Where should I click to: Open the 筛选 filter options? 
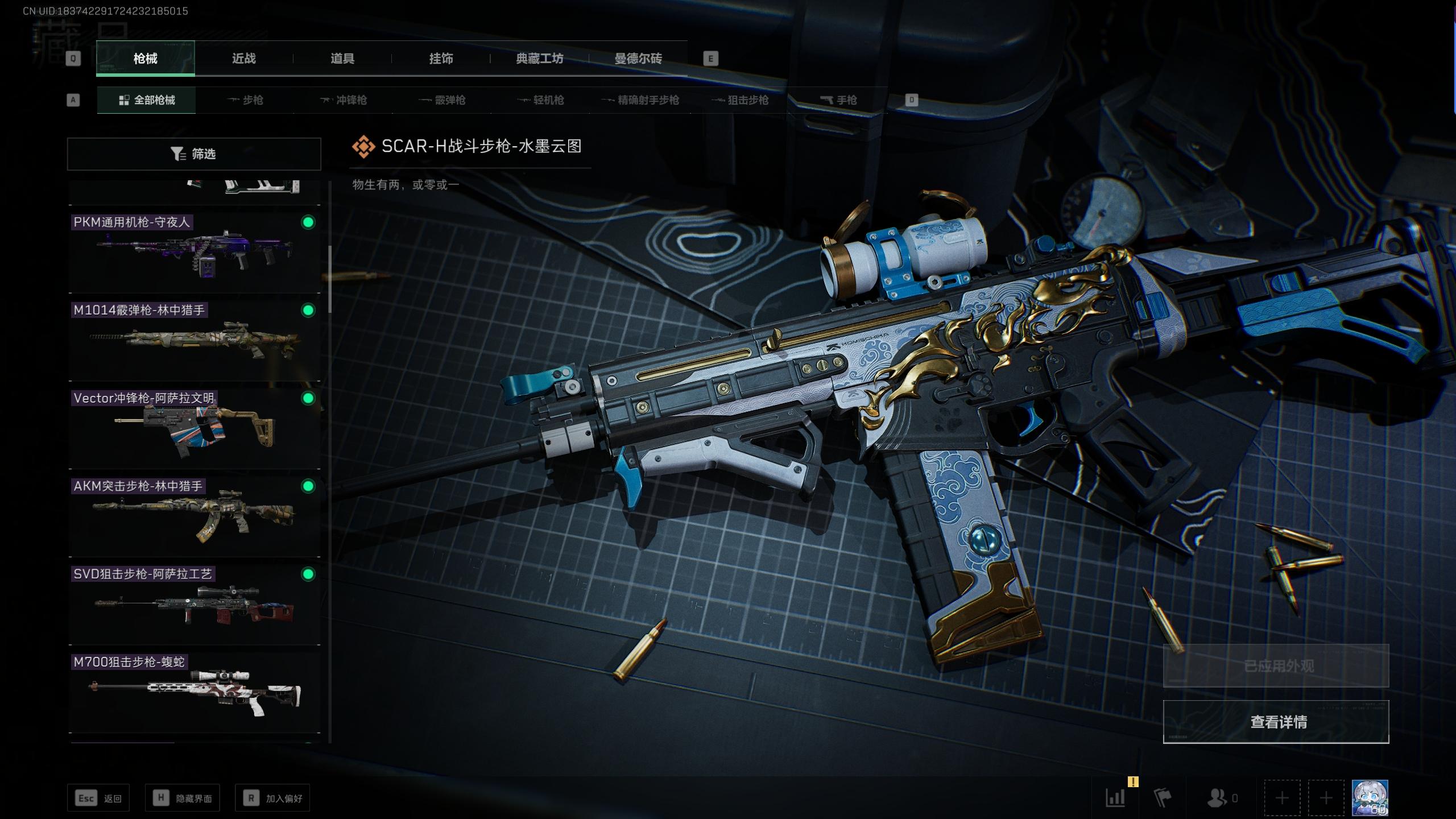pos(194,154)
